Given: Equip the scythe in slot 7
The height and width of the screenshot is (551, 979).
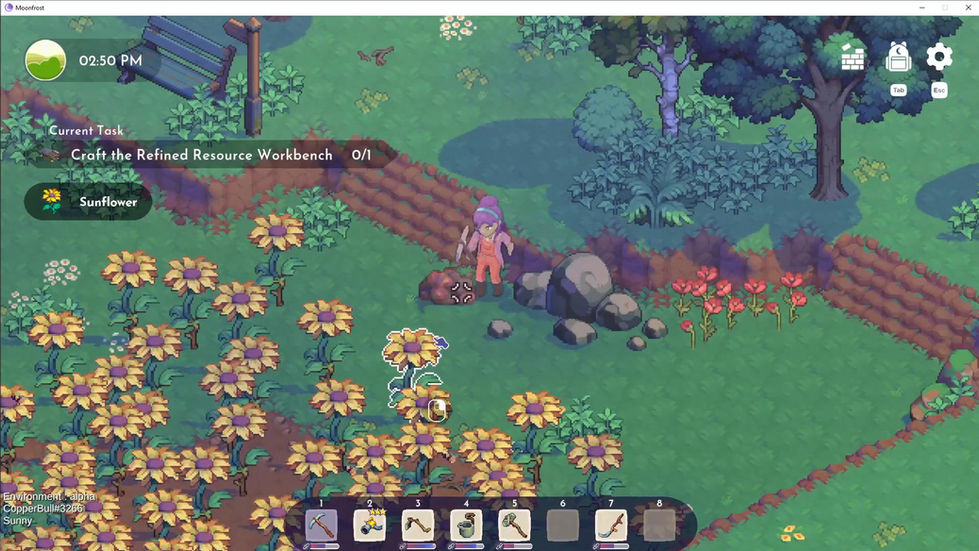Looking at the screenshot, I should [x=611, y=526].
